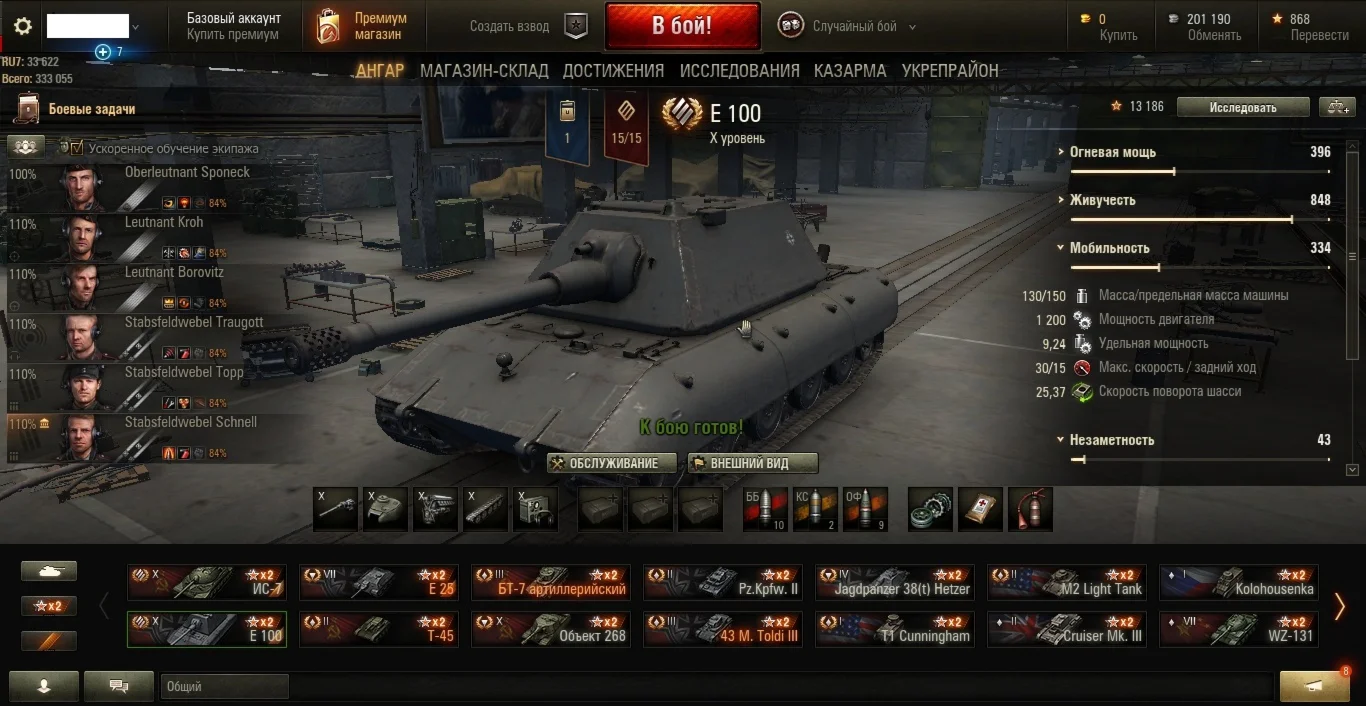The image size is (1366, 706).
Task: Switch to the ДОСТИЖЕНИЯ tab
Action: (x=613, y=71)
